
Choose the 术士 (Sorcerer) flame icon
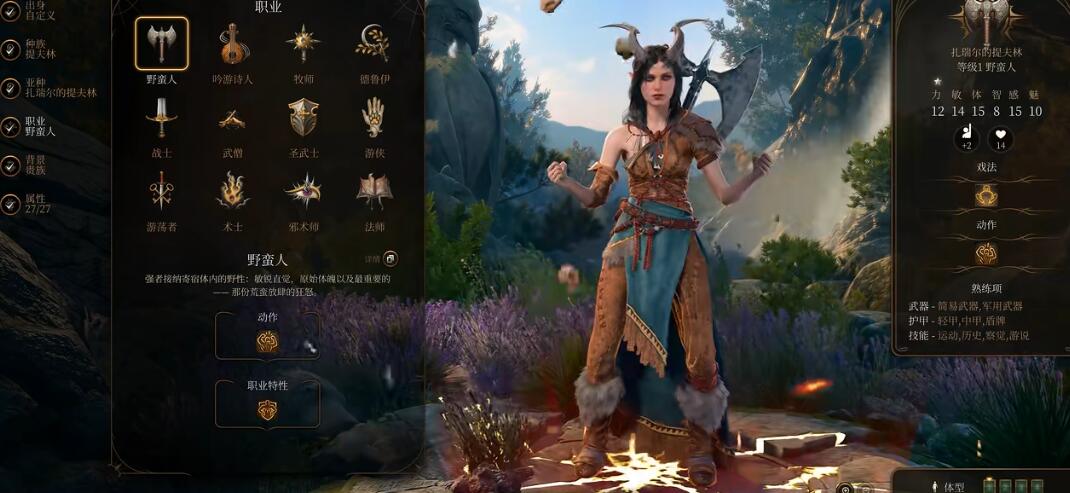(232, 190)
